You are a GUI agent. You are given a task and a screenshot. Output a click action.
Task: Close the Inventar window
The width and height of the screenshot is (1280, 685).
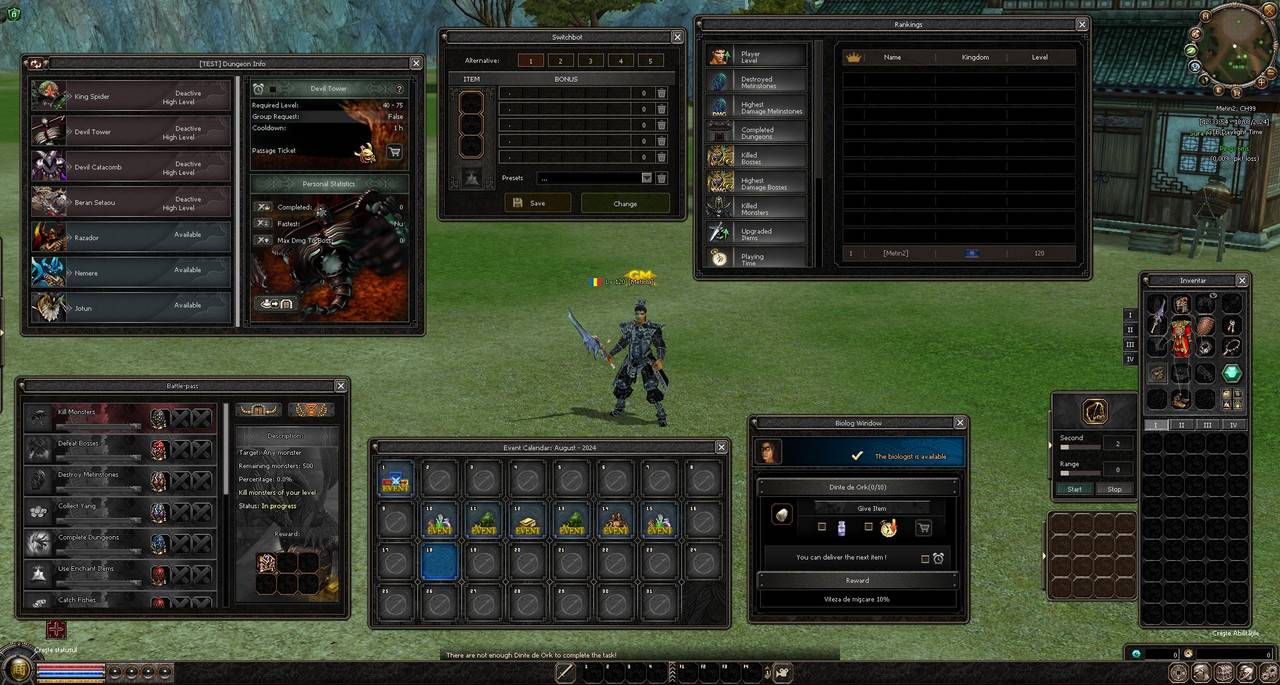(x=1242, y=281)
